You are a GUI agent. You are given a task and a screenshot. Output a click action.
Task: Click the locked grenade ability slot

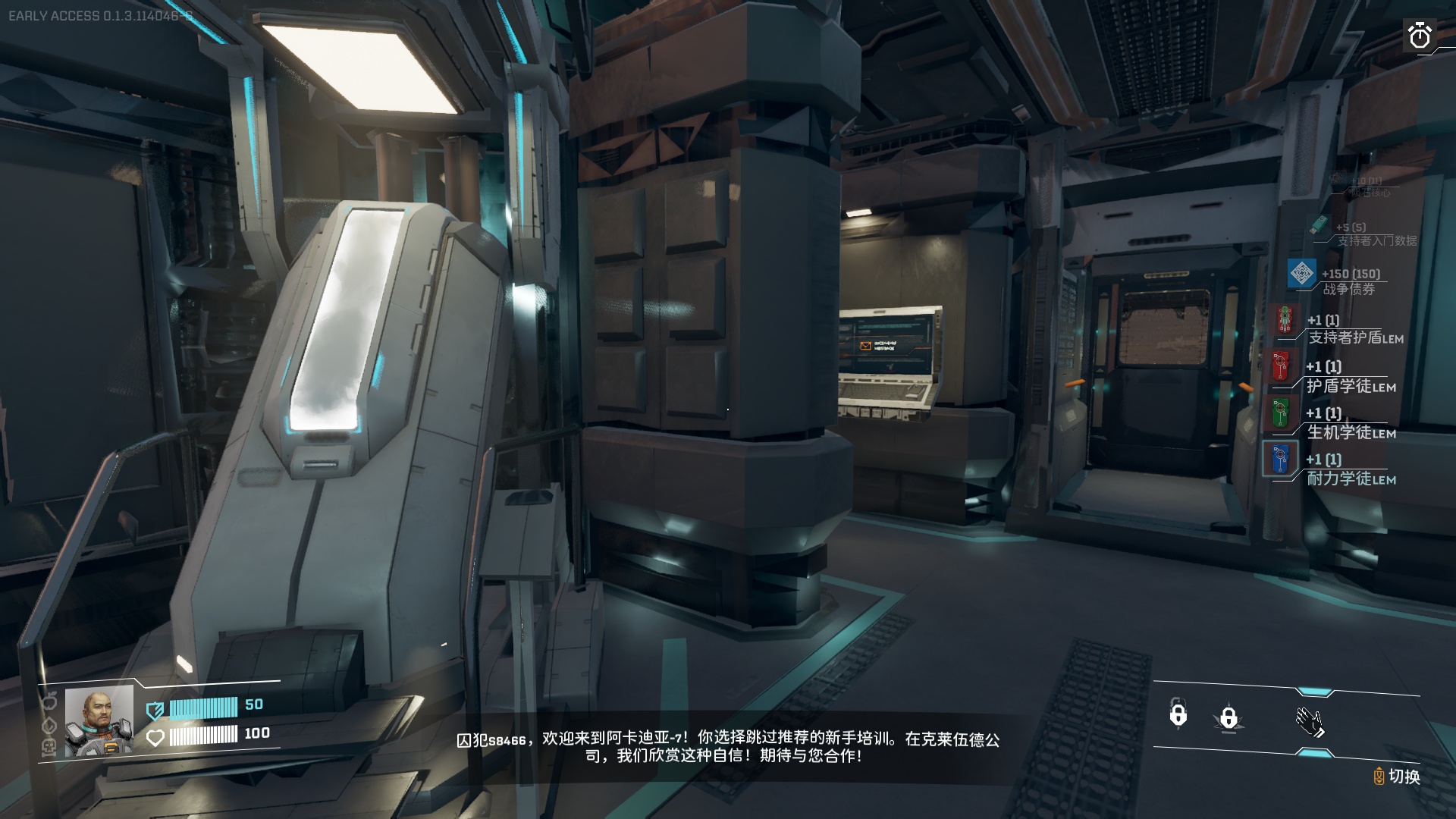[x=1178, y=714]
